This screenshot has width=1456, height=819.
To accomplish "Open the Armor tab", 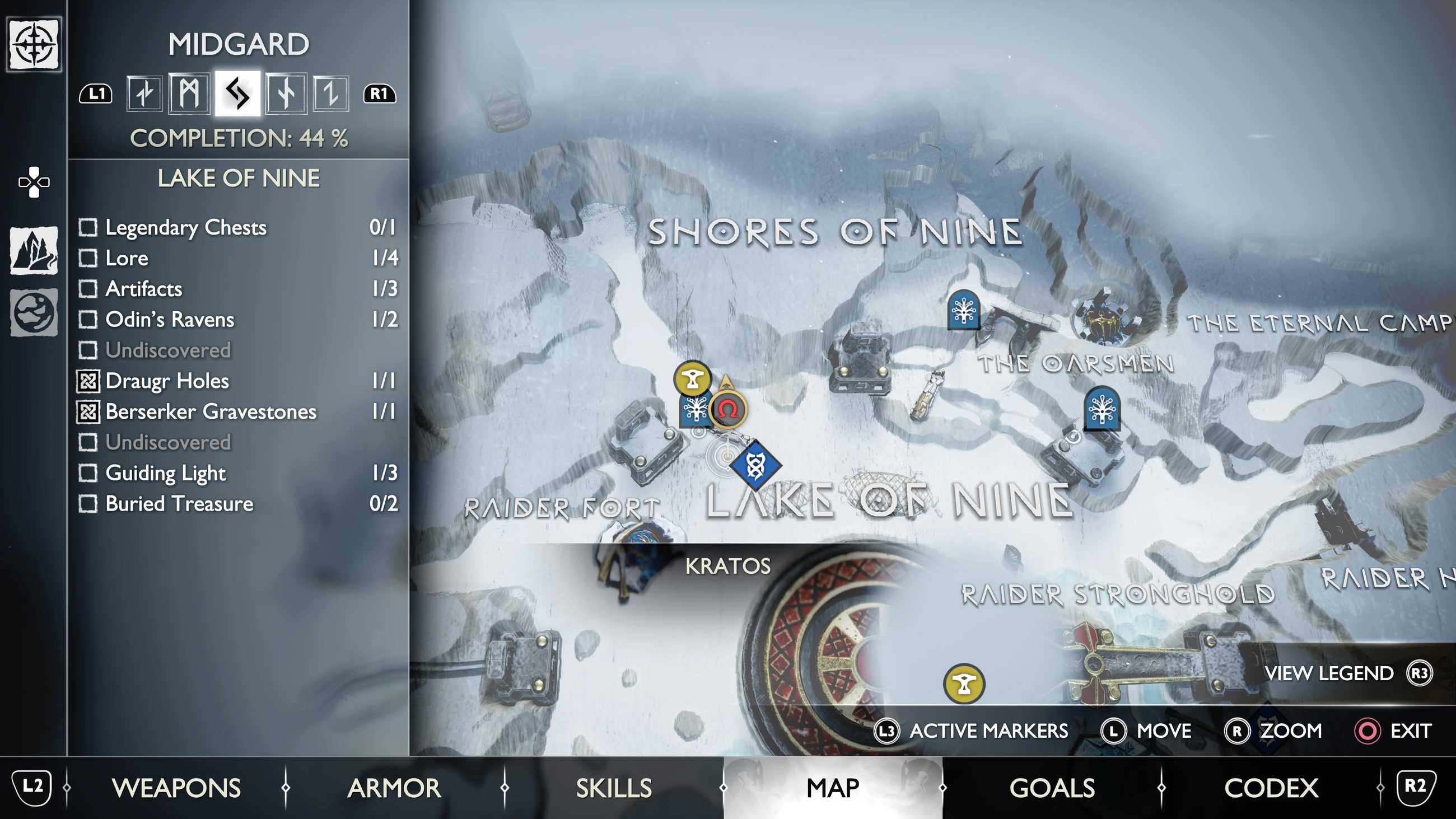I will click(394, 788).
